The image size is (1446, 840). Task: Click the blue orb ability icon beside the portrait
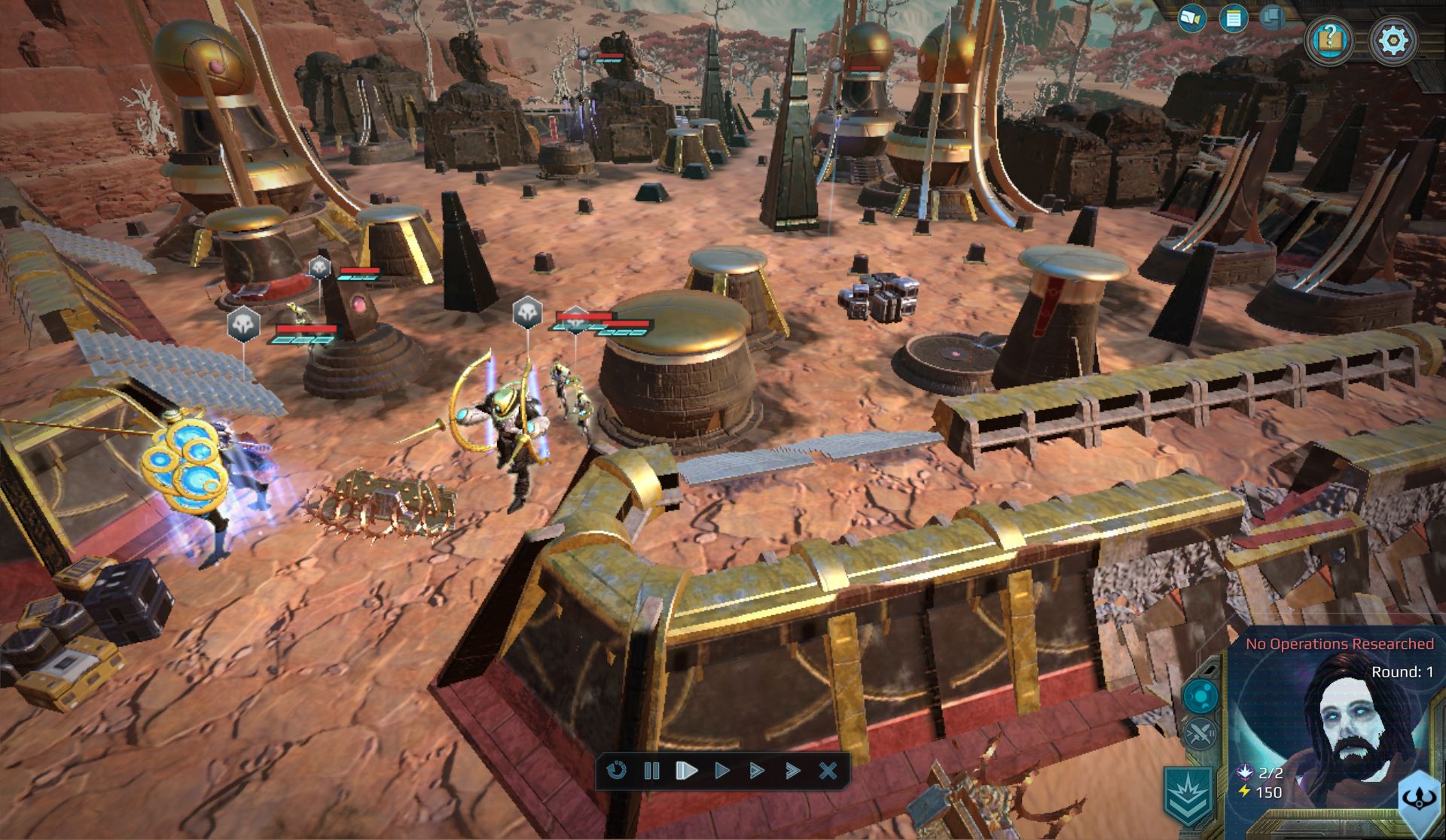pyautogui.click(x=1200, y=696)
